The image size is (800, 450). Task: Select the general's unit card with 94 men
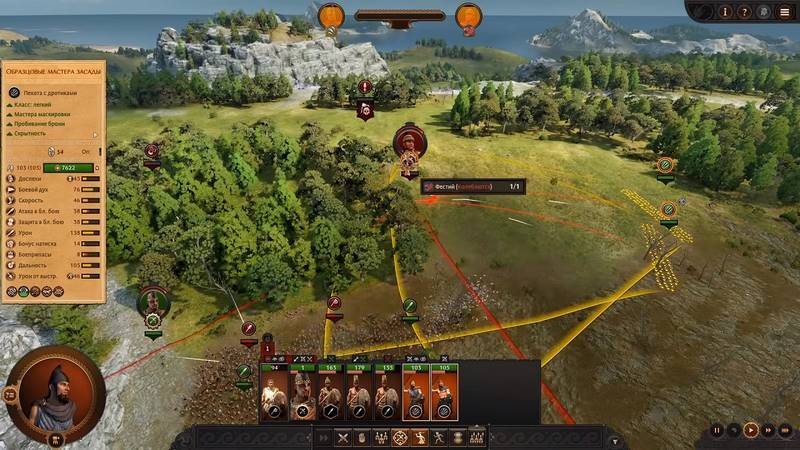point(273,394)
